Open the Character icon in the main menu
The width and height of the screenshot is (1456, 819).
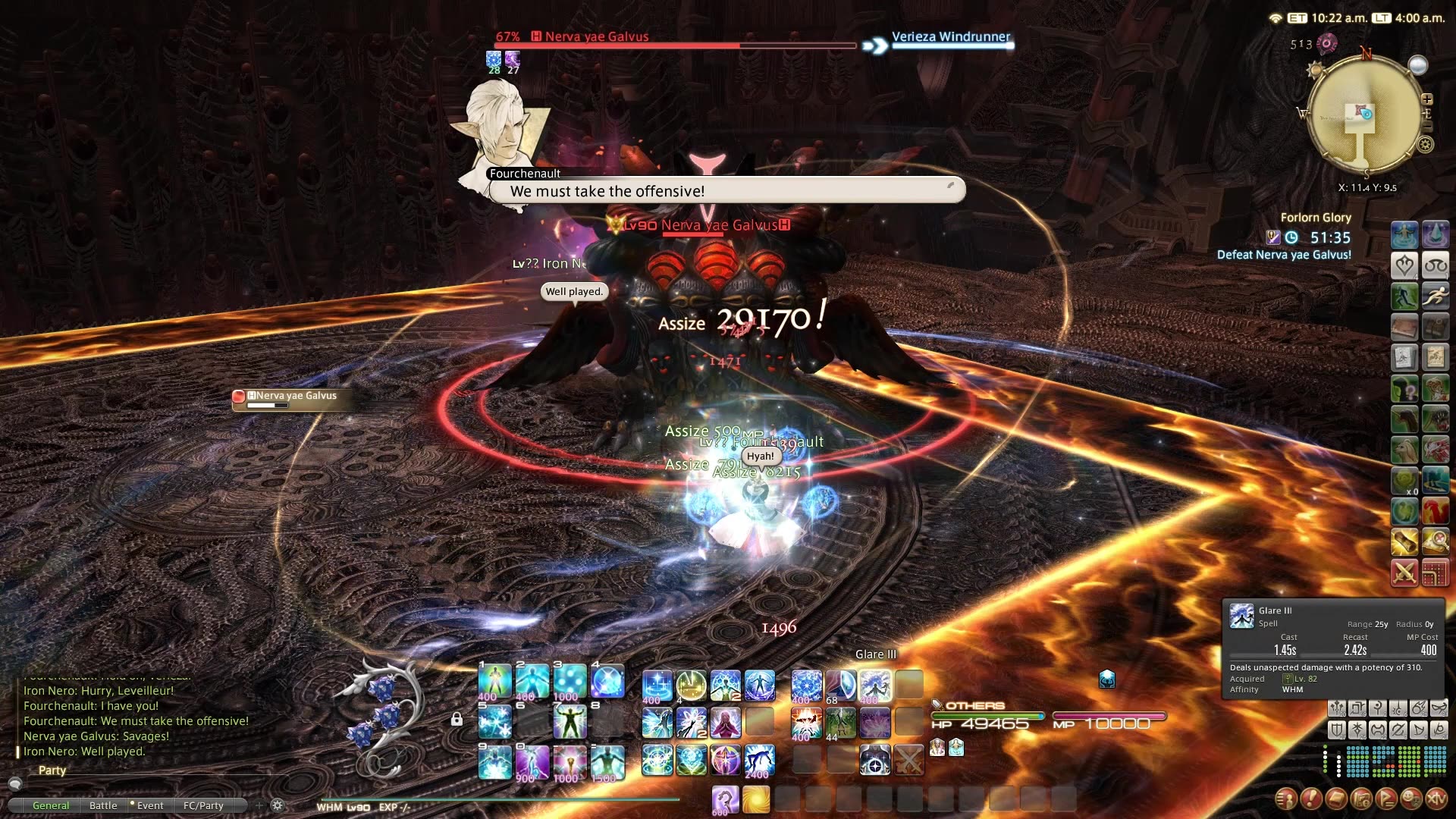pos(1288,800)
